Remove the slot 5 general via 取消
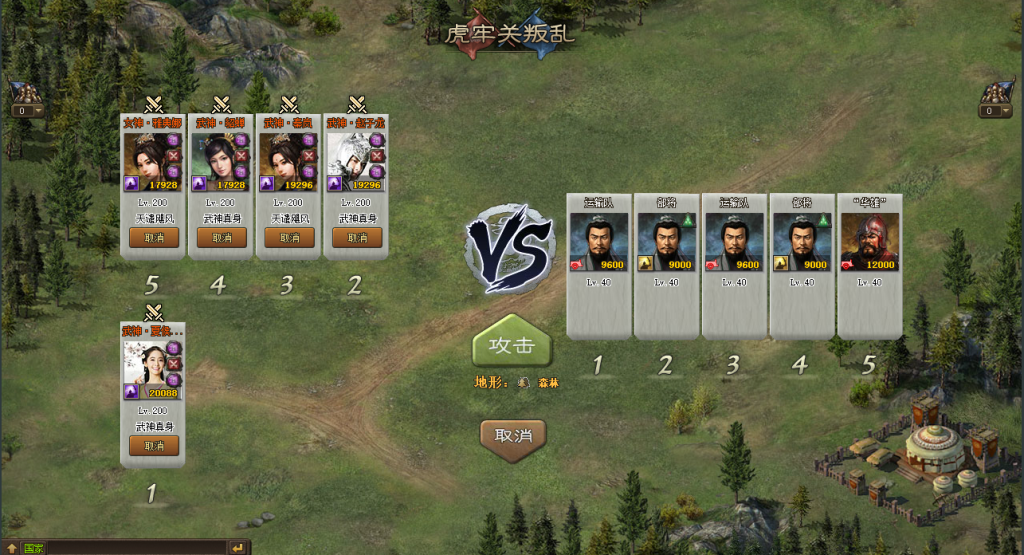 click(154, 238)
